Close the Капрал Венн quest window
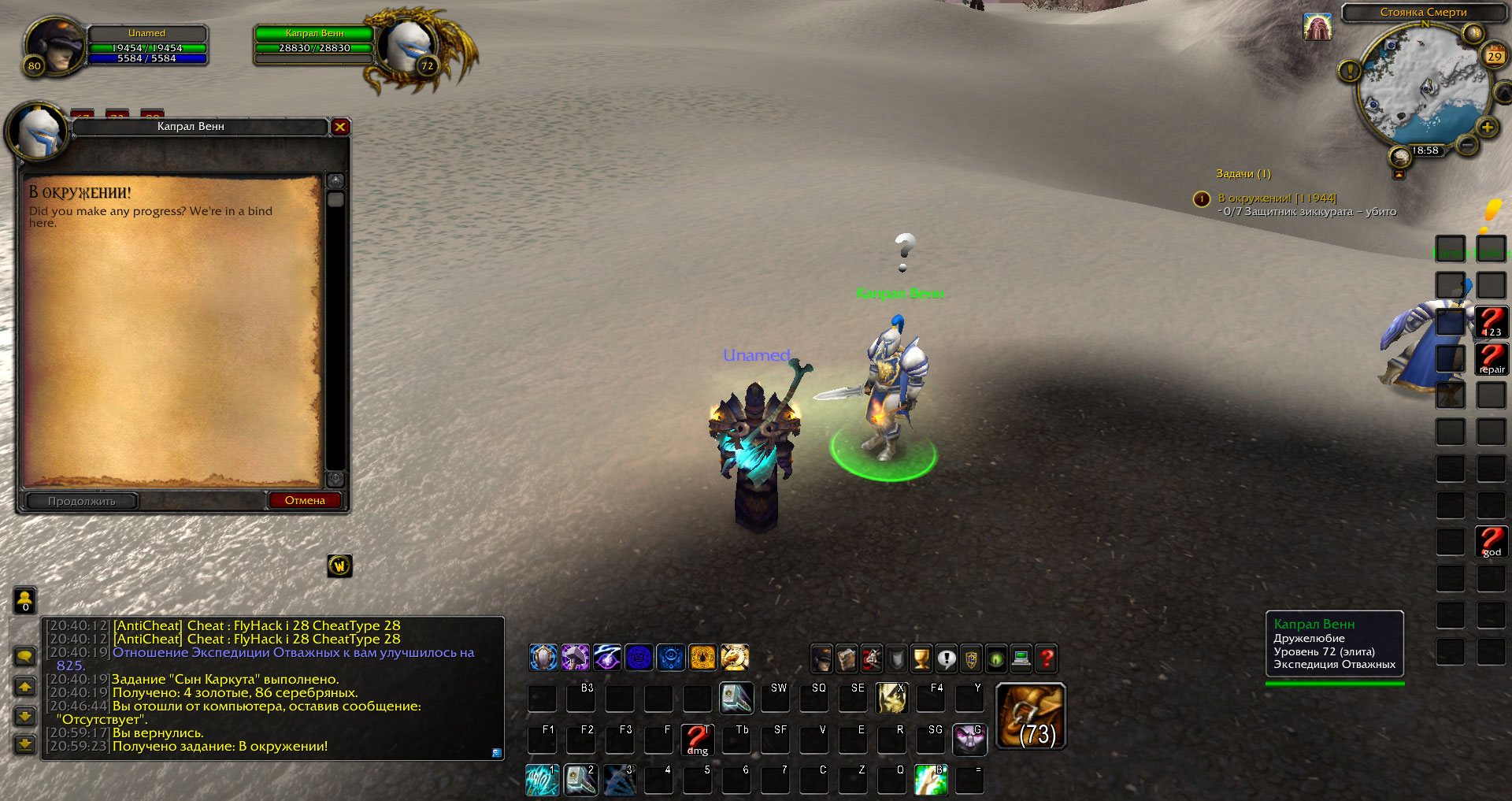 (x=340, y=127)
